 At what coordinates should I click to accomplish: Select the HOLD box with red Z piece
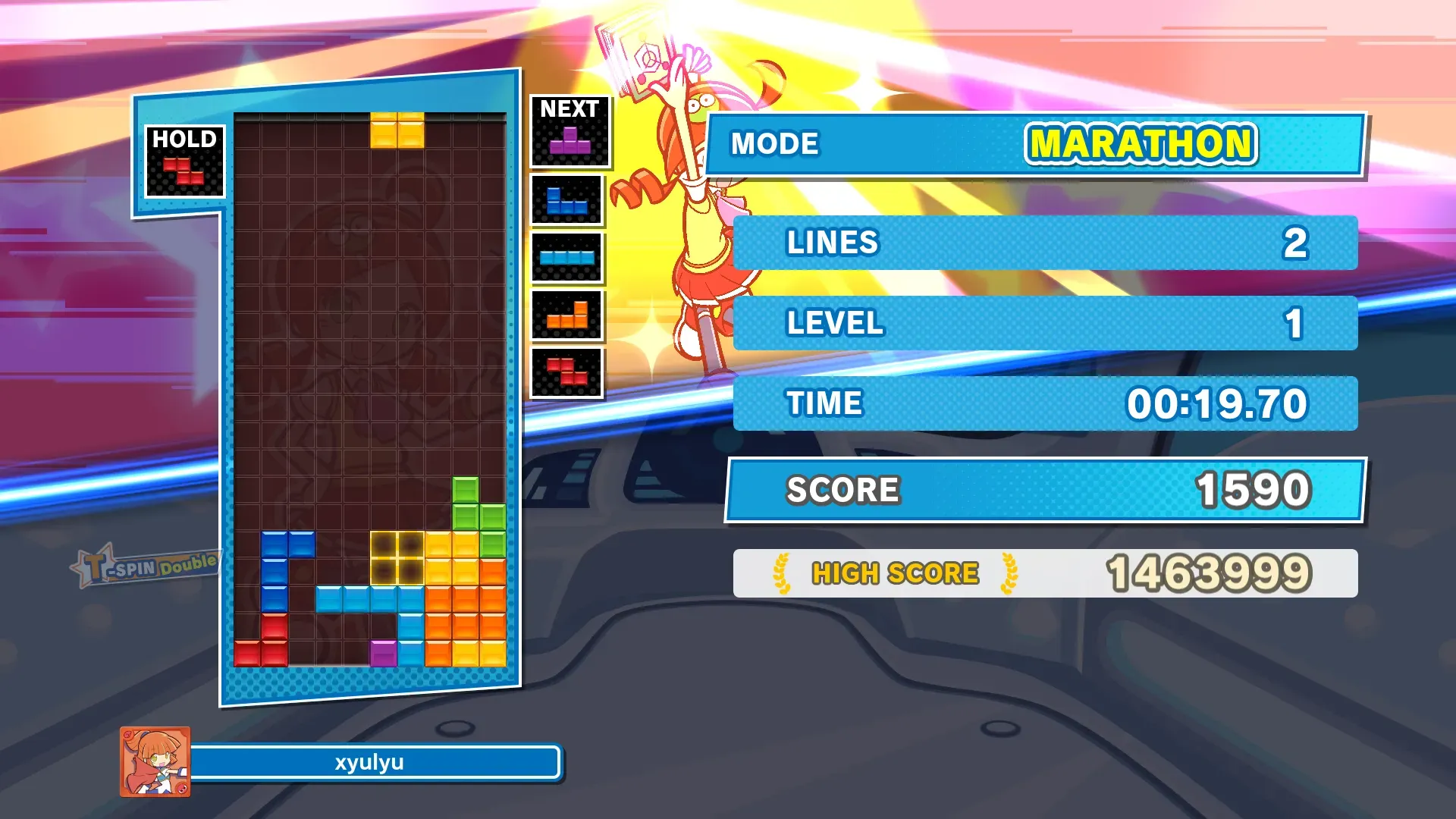184,162
